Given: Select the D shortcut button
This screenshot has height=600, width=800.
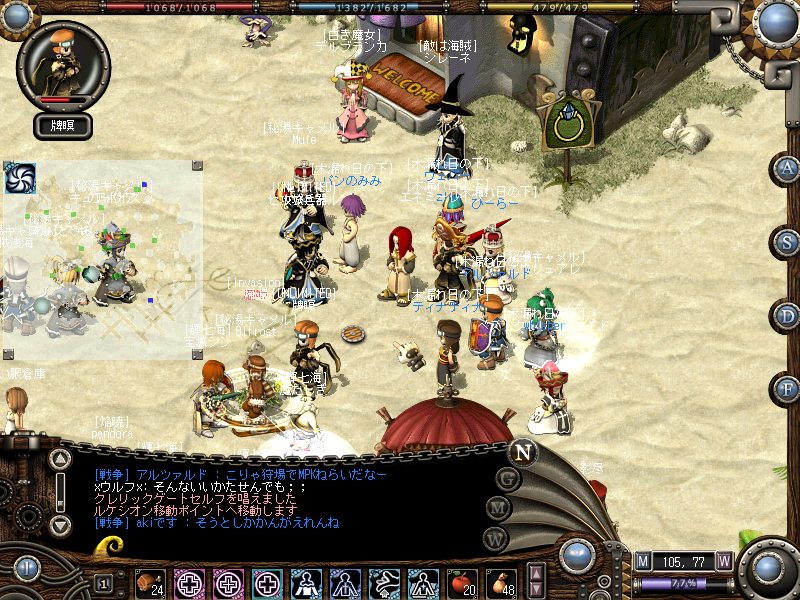Looking at the screenshot, I should coord(788,316).
